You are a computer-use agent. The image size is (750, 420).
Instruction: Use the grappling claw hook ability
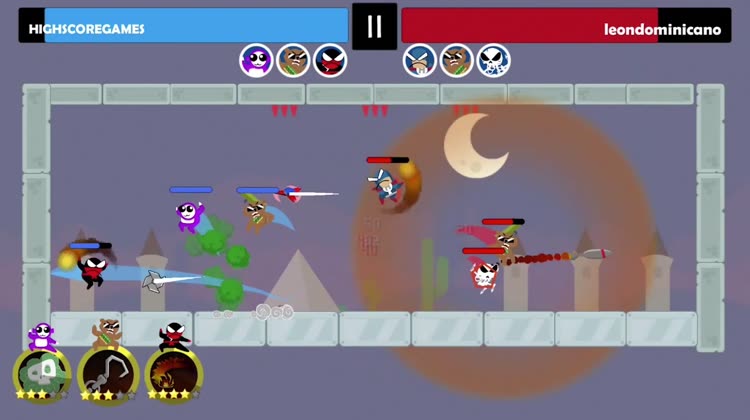107,374
